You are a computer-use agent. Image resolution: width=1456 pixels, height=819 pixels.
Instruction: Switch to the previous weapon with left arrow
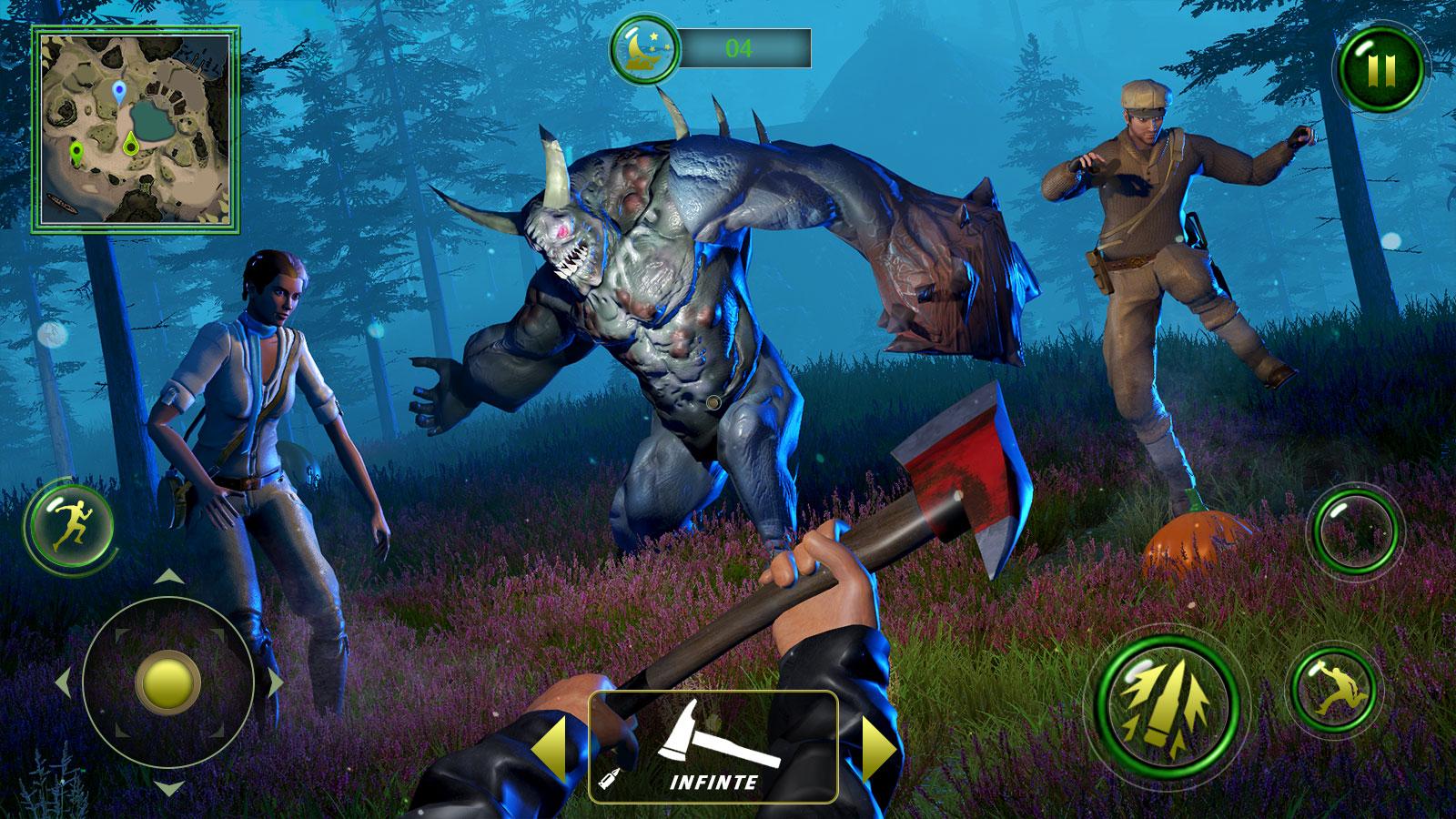[x=554, y=747]
